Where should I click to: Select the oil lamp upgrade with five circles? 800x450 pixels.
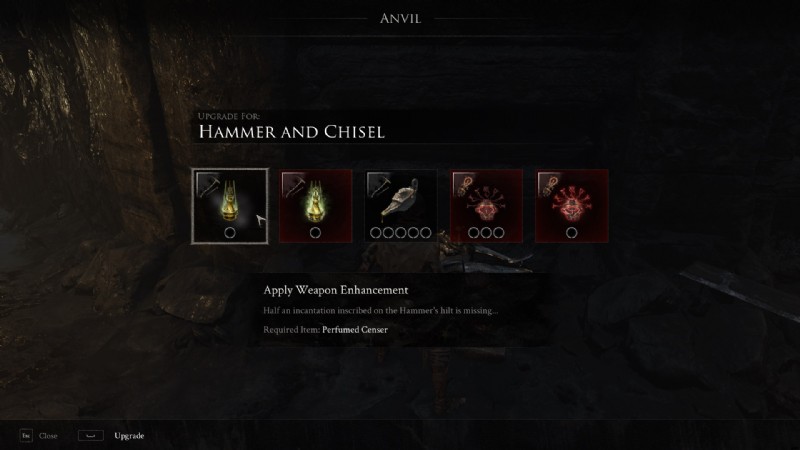(400, 206)
